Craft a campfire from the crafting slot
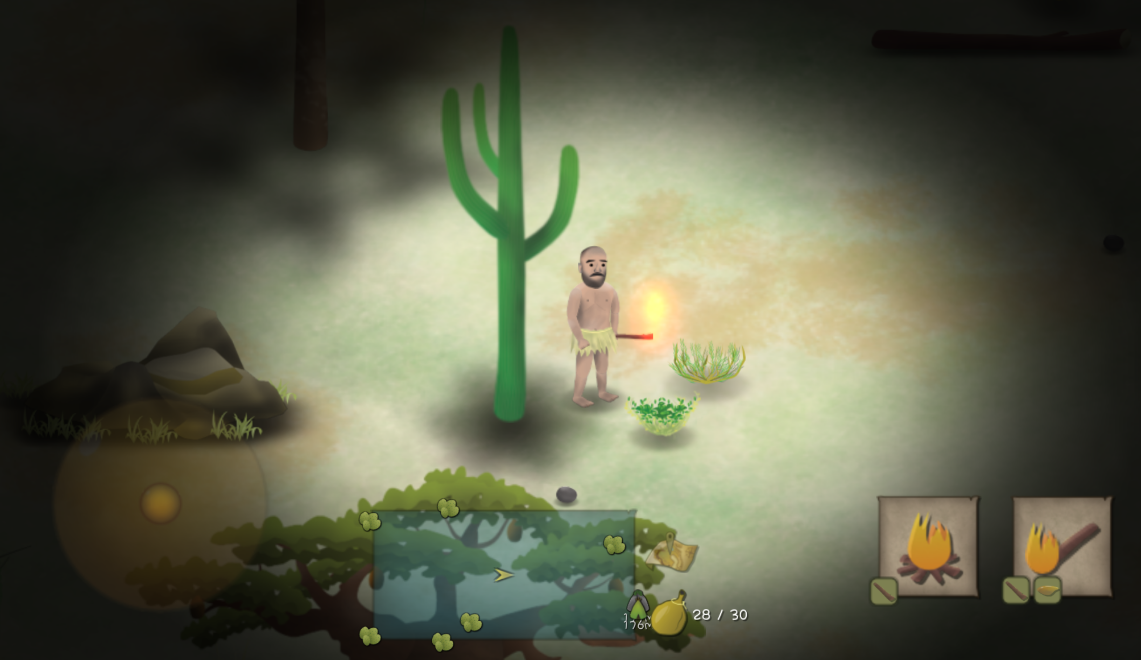1141x660 pixels. (928, 546)
